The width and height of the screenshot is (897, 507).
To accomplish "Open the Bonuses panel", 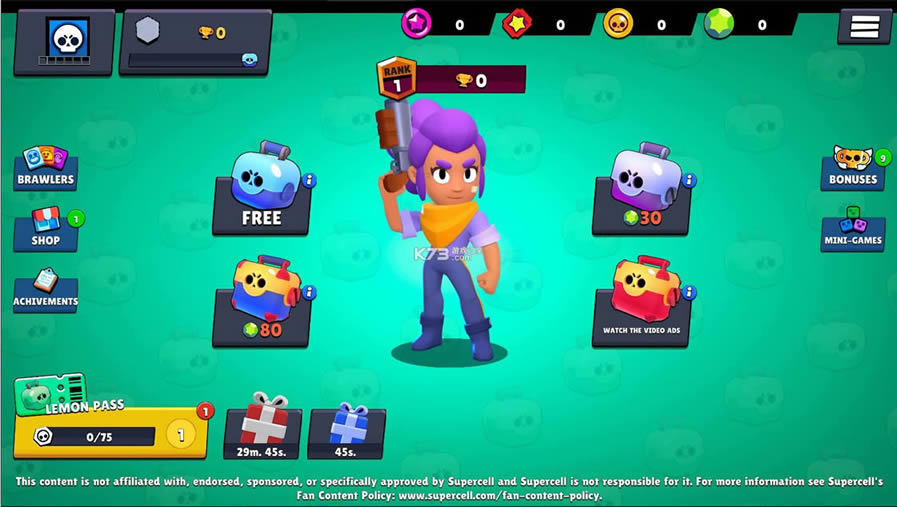I will 853,168.
